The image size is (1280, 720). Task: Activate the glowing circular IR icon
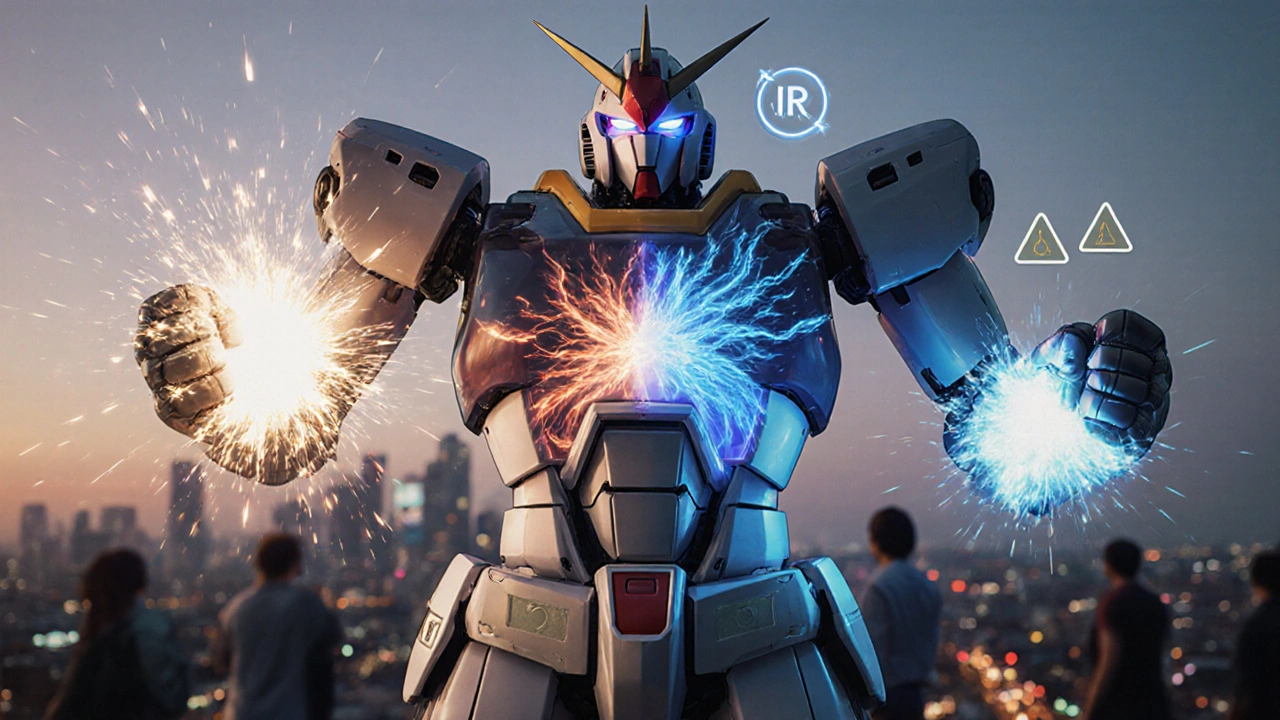[791, 103]
